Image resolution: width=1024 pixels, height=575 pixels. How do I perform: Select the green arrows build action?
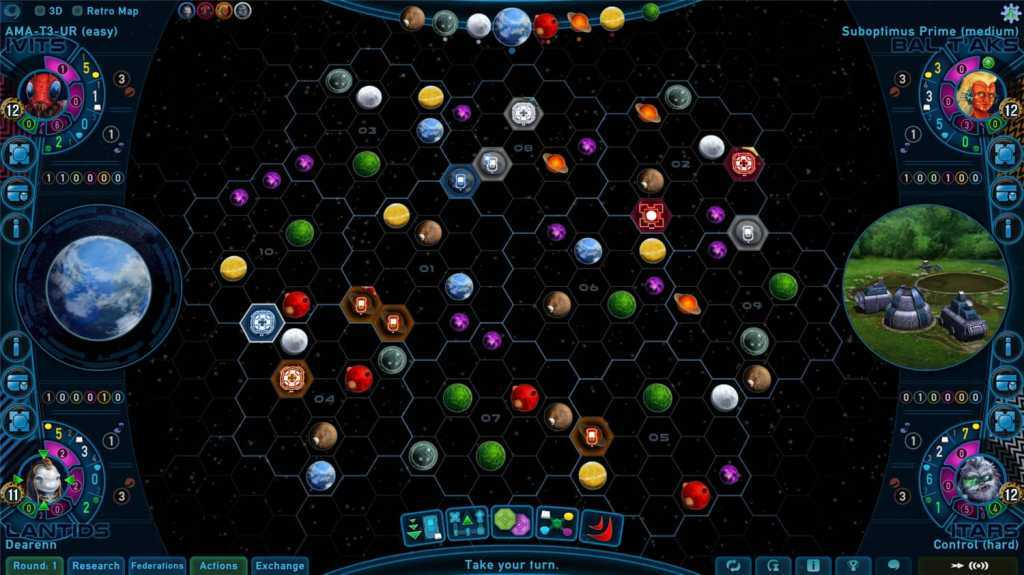[x=422, y=527]
